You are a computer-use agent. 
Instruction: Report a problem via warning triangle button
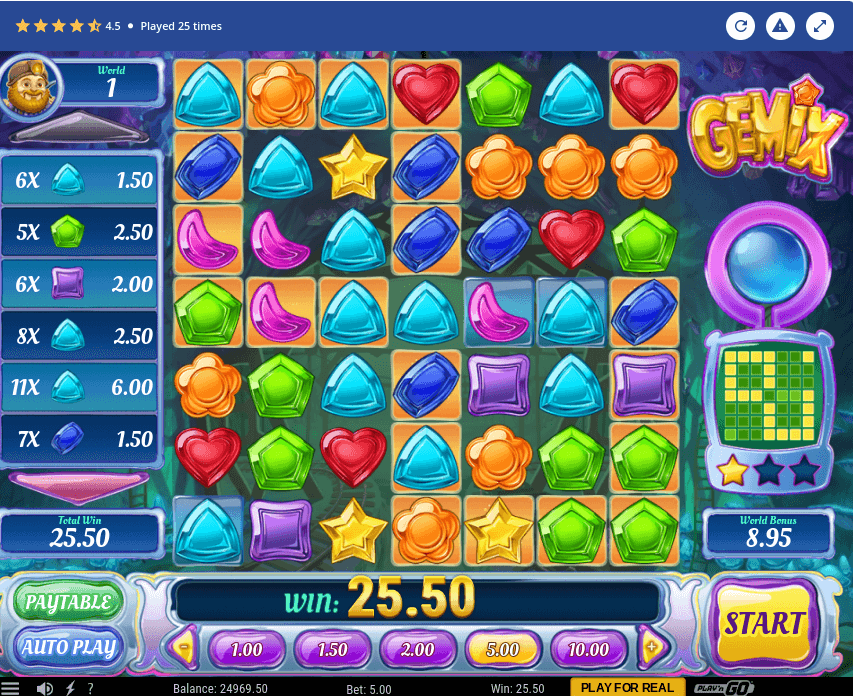780,26
